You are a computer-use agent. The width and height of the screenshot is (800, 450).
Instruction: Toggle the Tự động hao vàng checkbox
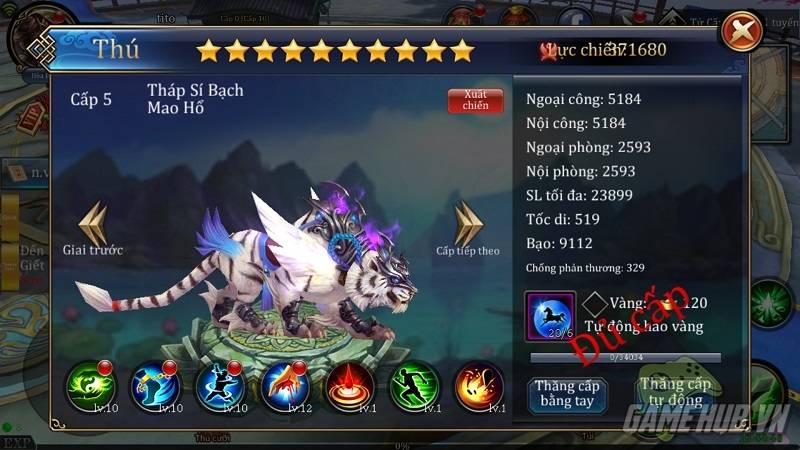coord(597,304)
